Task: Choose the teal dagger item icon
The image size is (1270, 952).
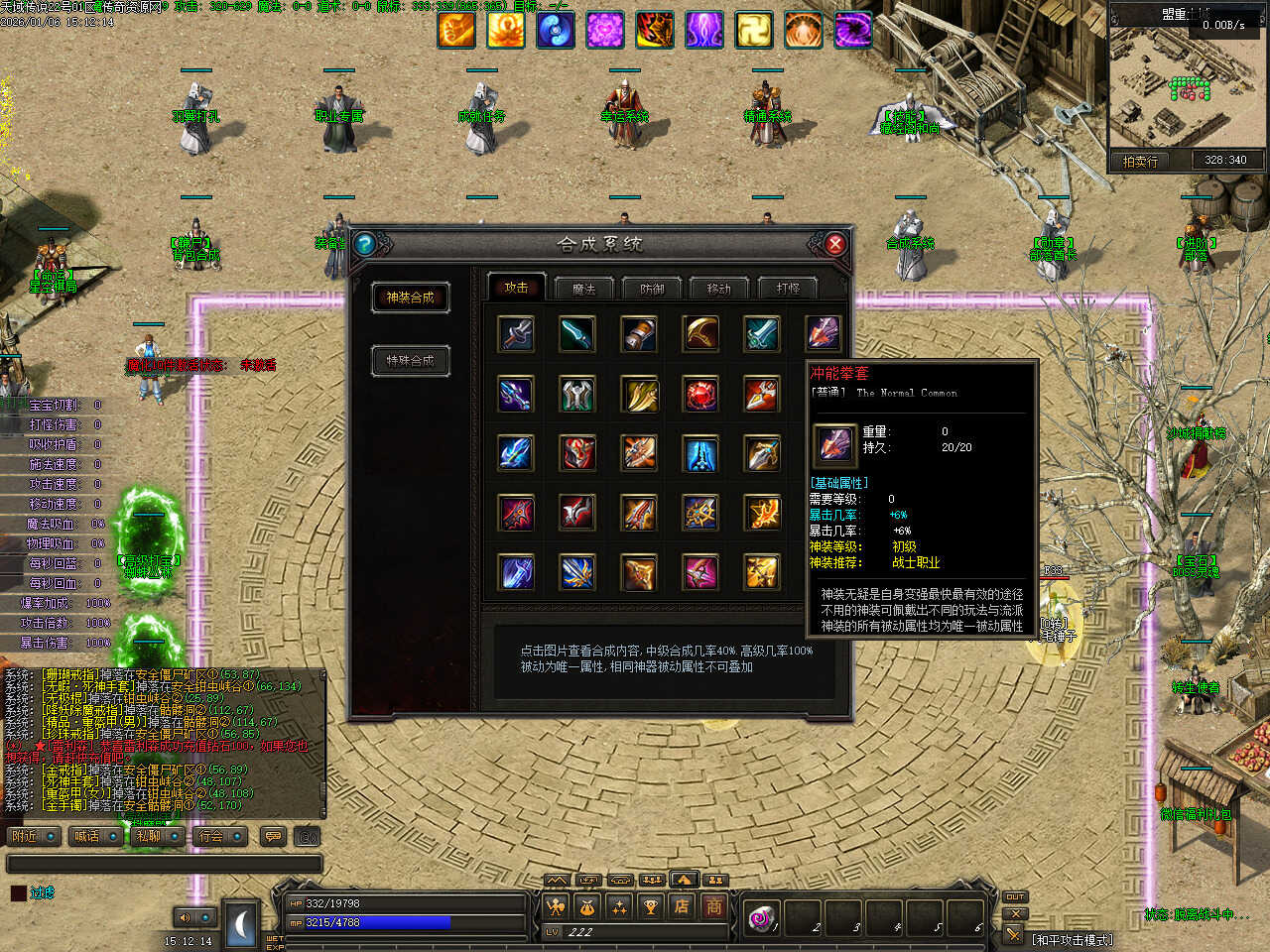Action: [577, 334]
